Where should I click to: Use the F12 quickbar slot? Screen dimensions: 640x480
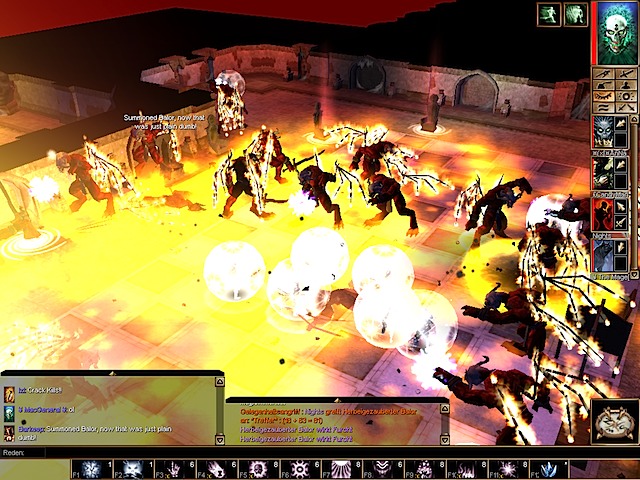(x=548, y=469)
